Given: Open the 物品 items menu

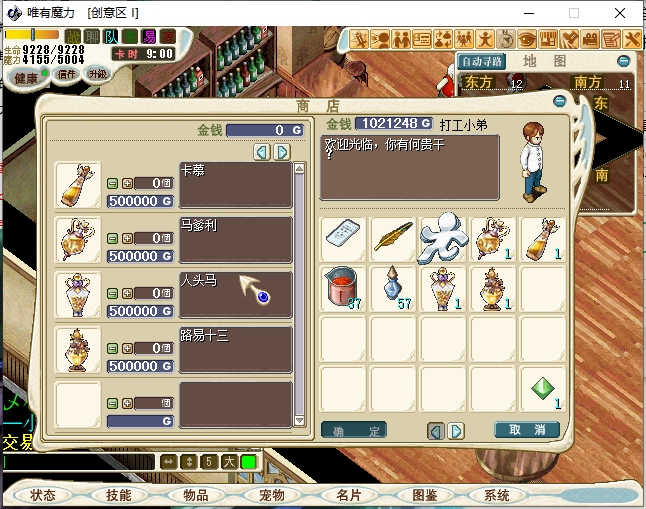Looking at the screenshot, I should point(195,495).
